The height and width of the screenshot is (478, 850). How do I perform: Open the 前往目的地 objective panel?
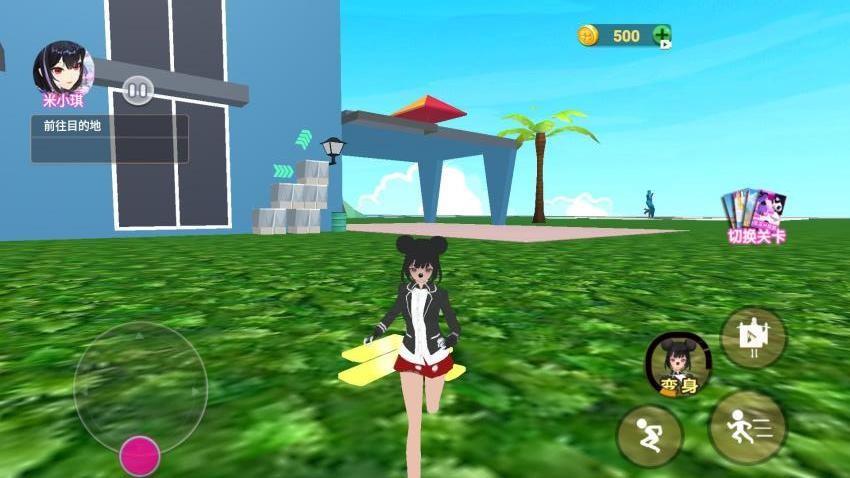point(109,138)
